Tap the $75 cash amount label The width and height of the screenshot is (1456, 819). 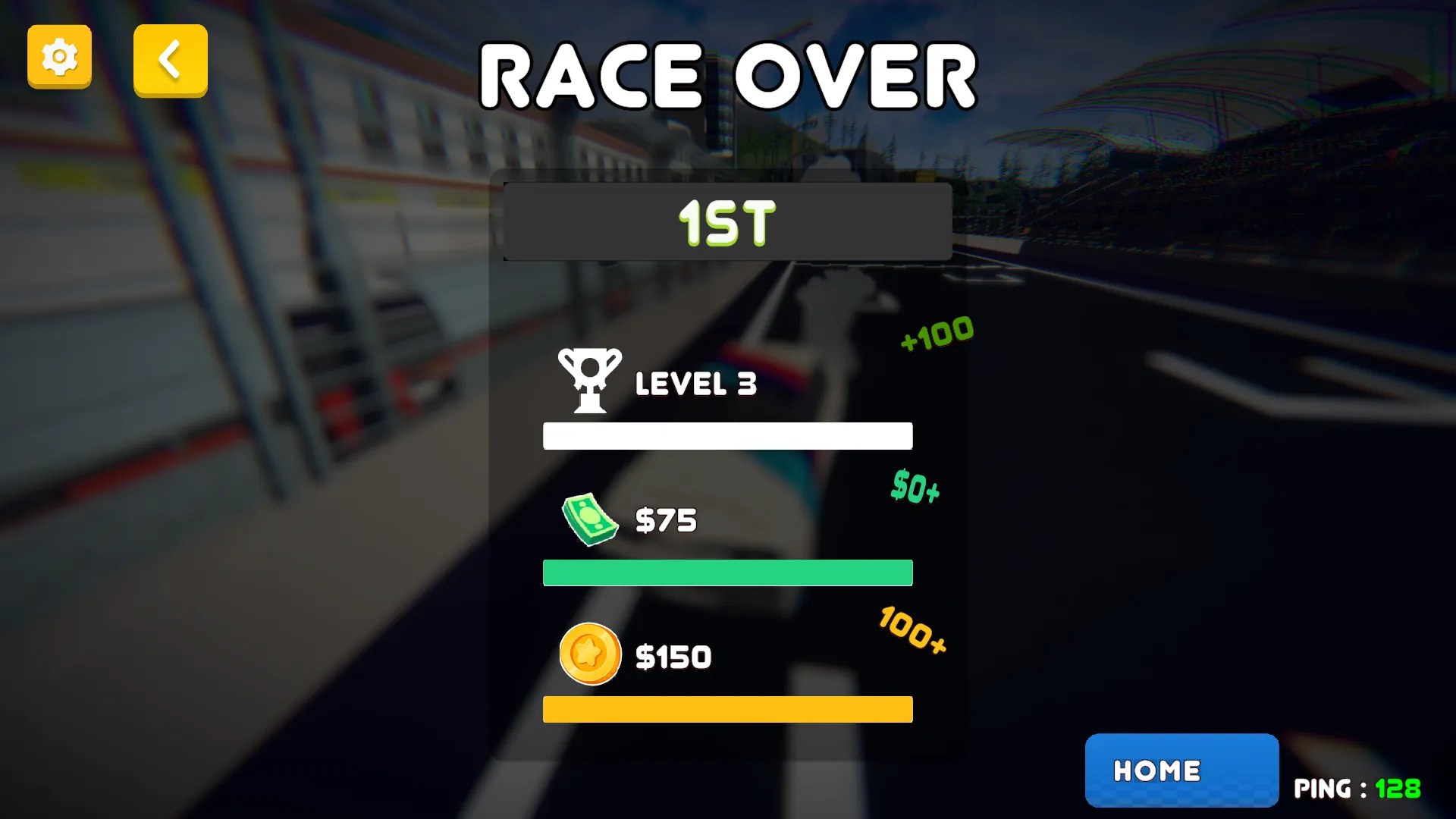666,520
